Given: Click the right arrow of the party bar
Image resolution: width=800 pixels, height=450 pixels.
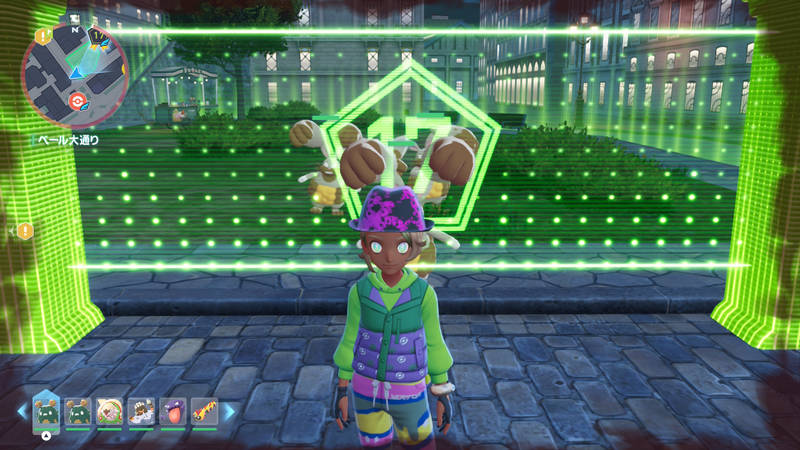Looking at the screenshot, I should [229, 410].
